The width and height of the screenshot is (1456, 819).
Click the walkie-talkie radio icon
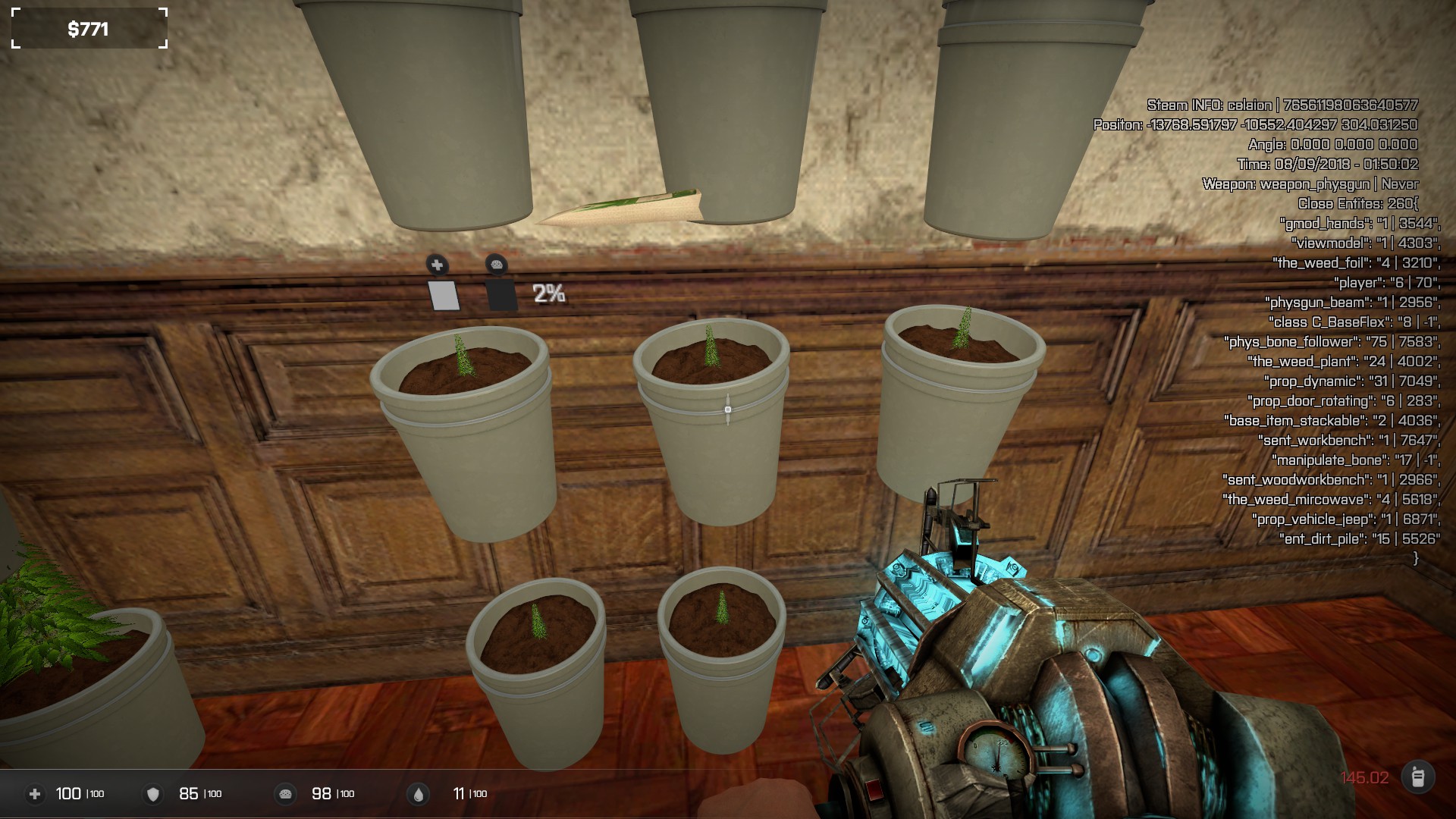click(x=1417, y=777)
